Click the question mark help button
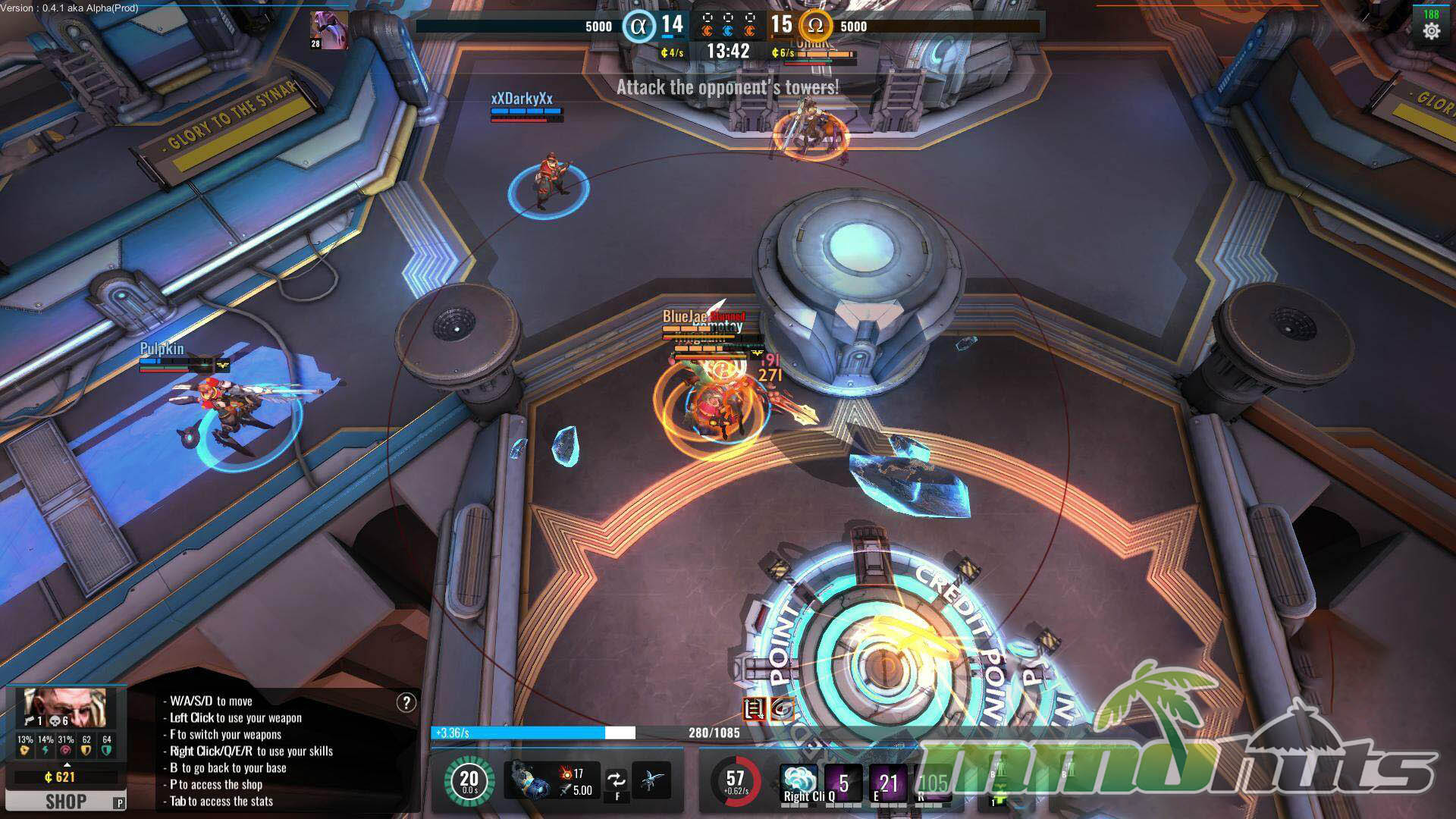Image resolution: width=1456 pixels, height=819 pixels. click(x=406, y=703)
